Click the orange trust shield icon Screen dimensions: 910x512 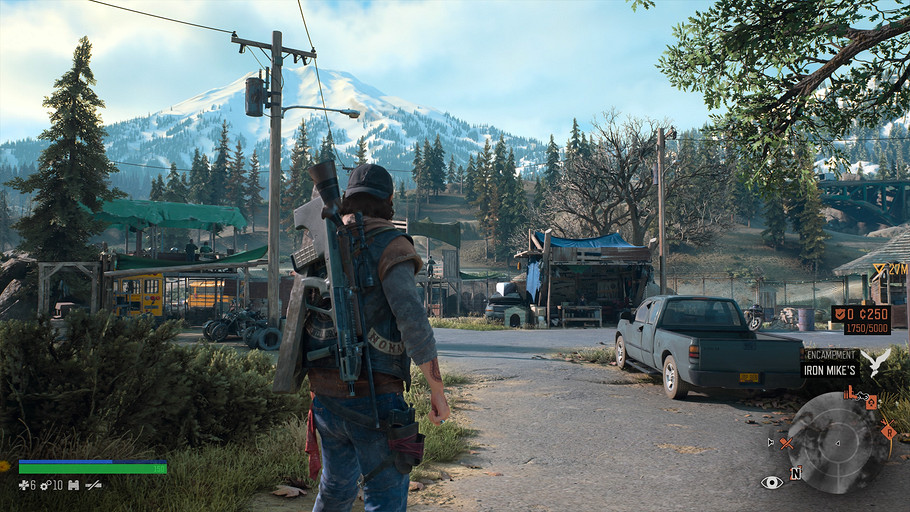(842, 313)
